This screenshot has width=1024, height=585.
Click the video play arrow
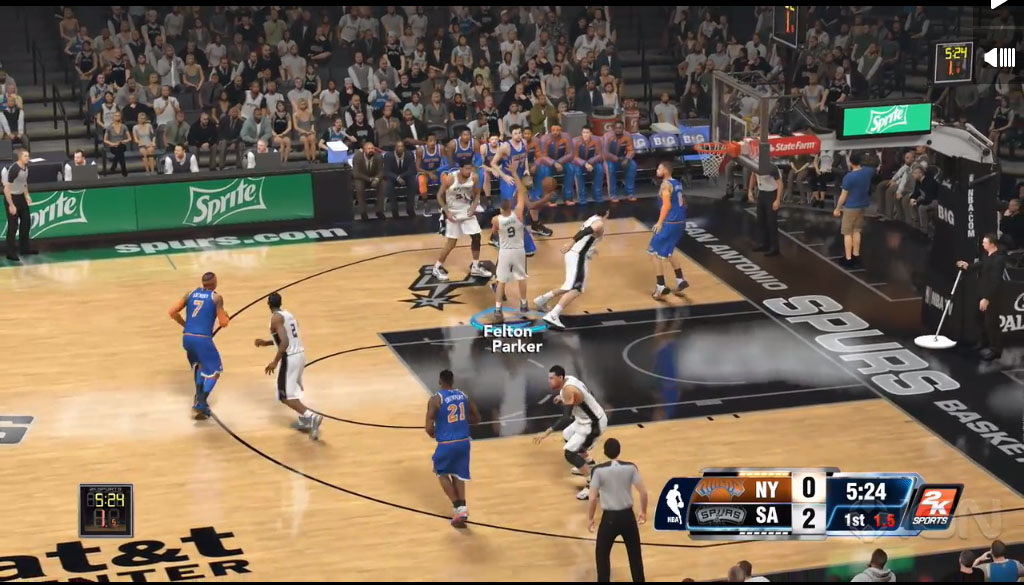click(999, 4)
